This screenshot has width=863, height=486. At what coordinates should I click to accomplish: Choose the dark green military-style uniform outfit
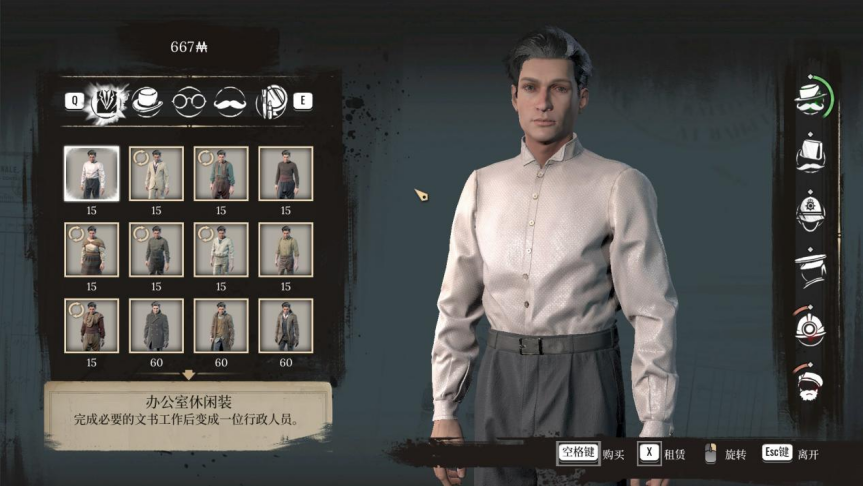(156, 249)
